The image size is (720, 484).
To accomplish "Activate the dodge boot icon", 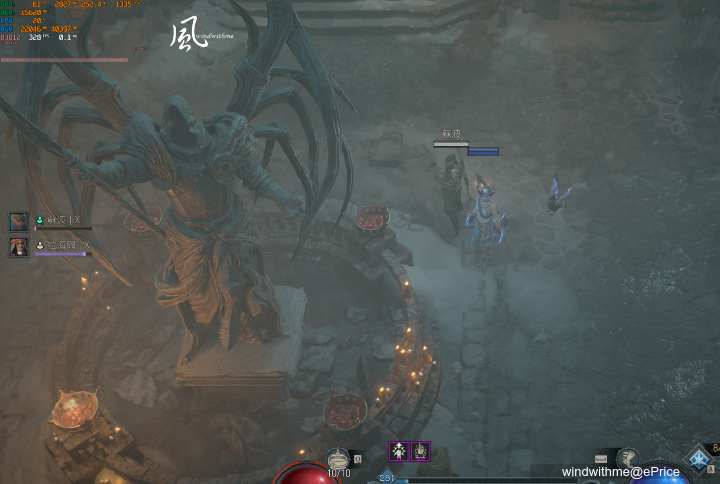I will pyautogui.click(x=628, y=458).
